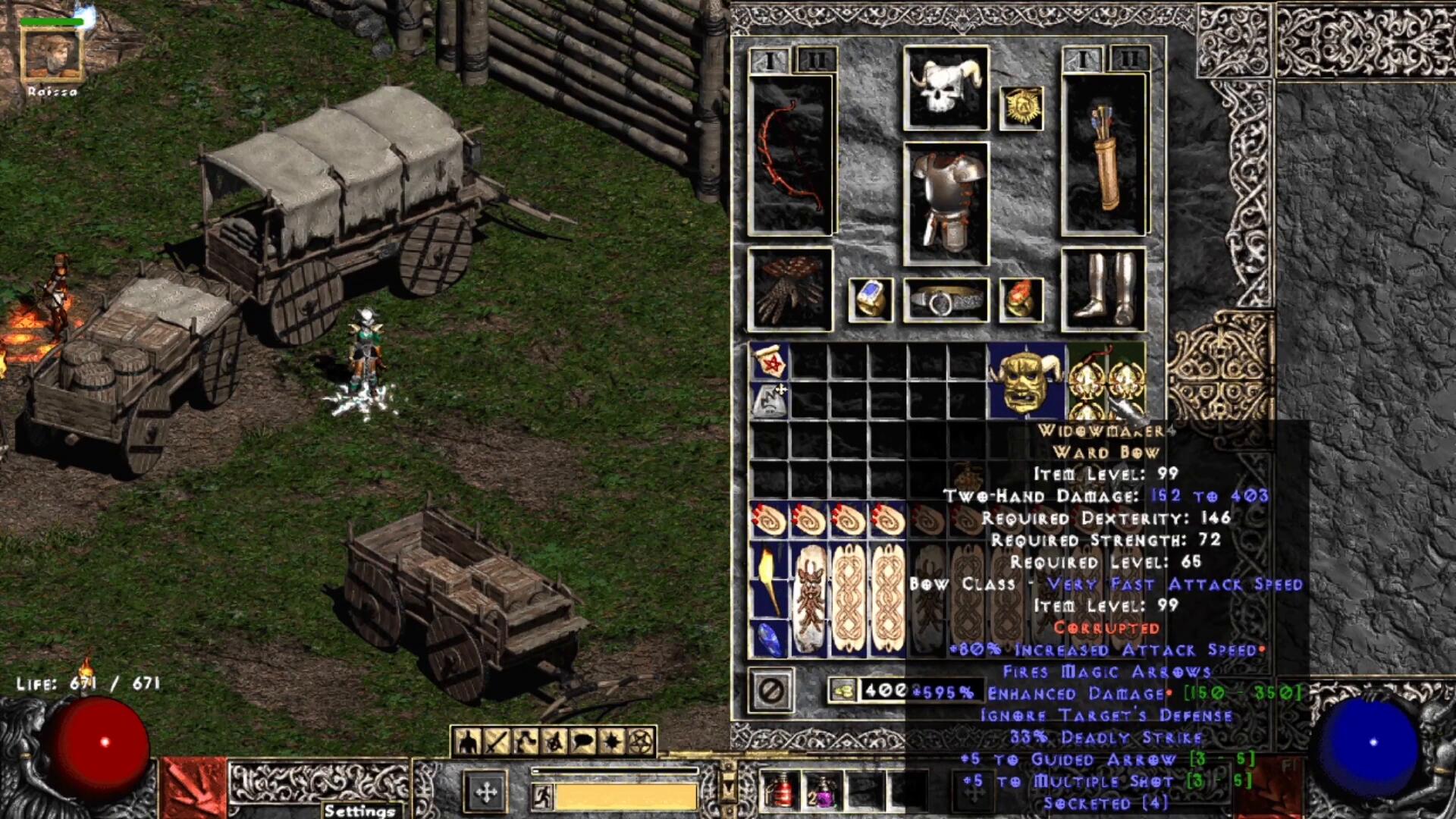Click the equipped gloves slot

(x=790, y=290)
